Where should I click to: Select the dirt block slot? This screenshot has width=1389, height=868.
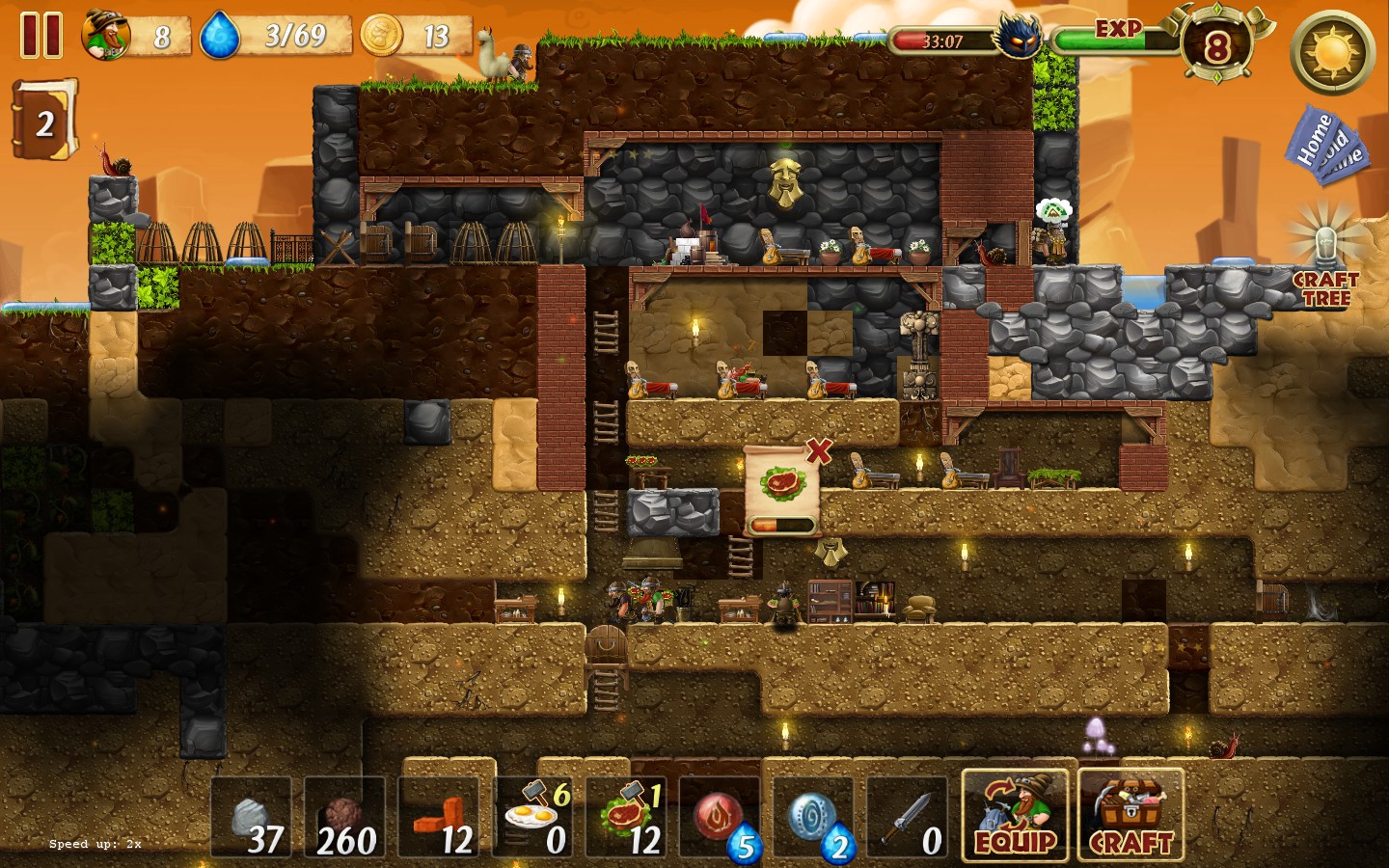point(344,818)
